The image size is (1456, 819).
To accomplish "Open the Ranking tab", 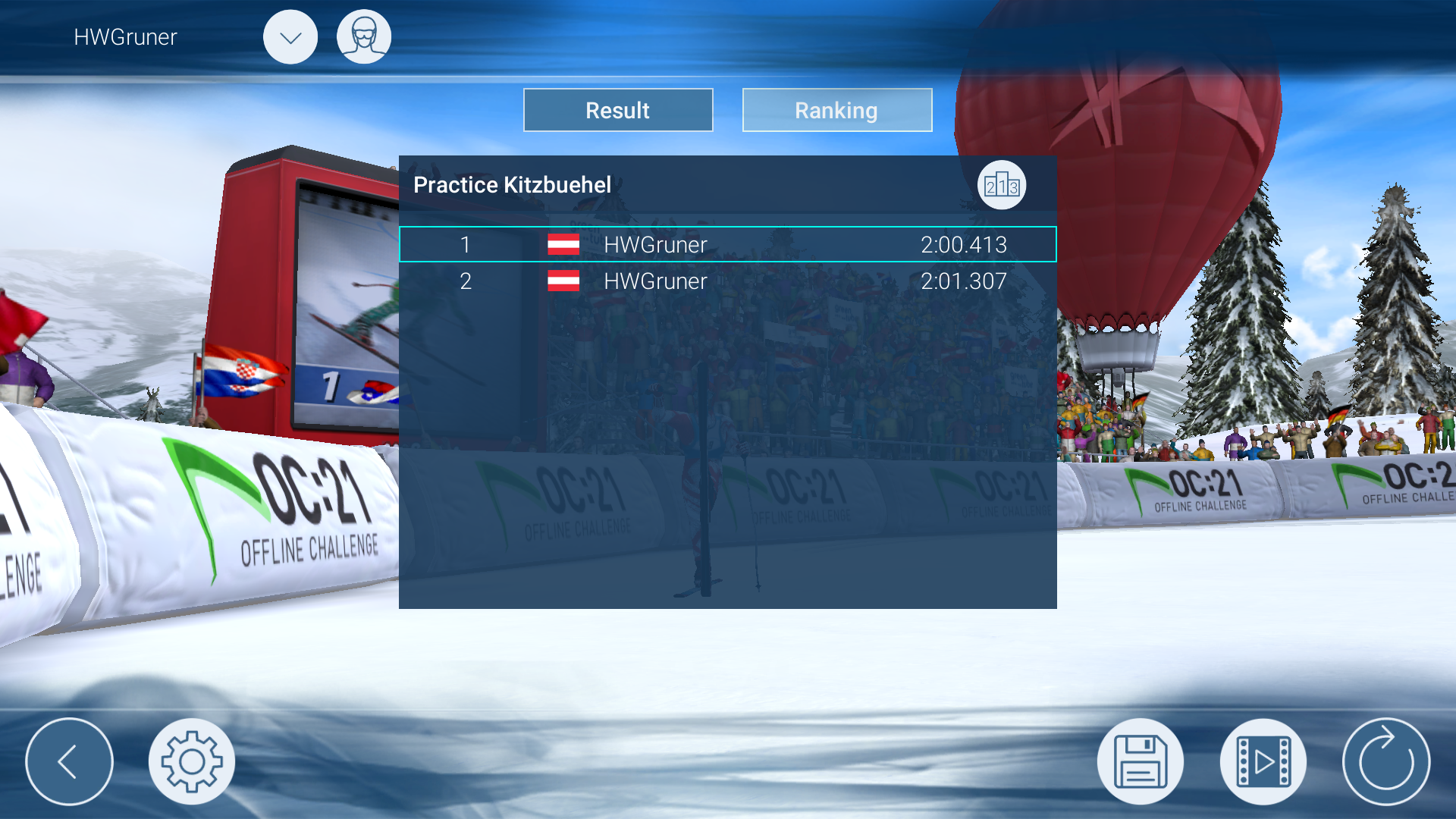I will point(836,110).
